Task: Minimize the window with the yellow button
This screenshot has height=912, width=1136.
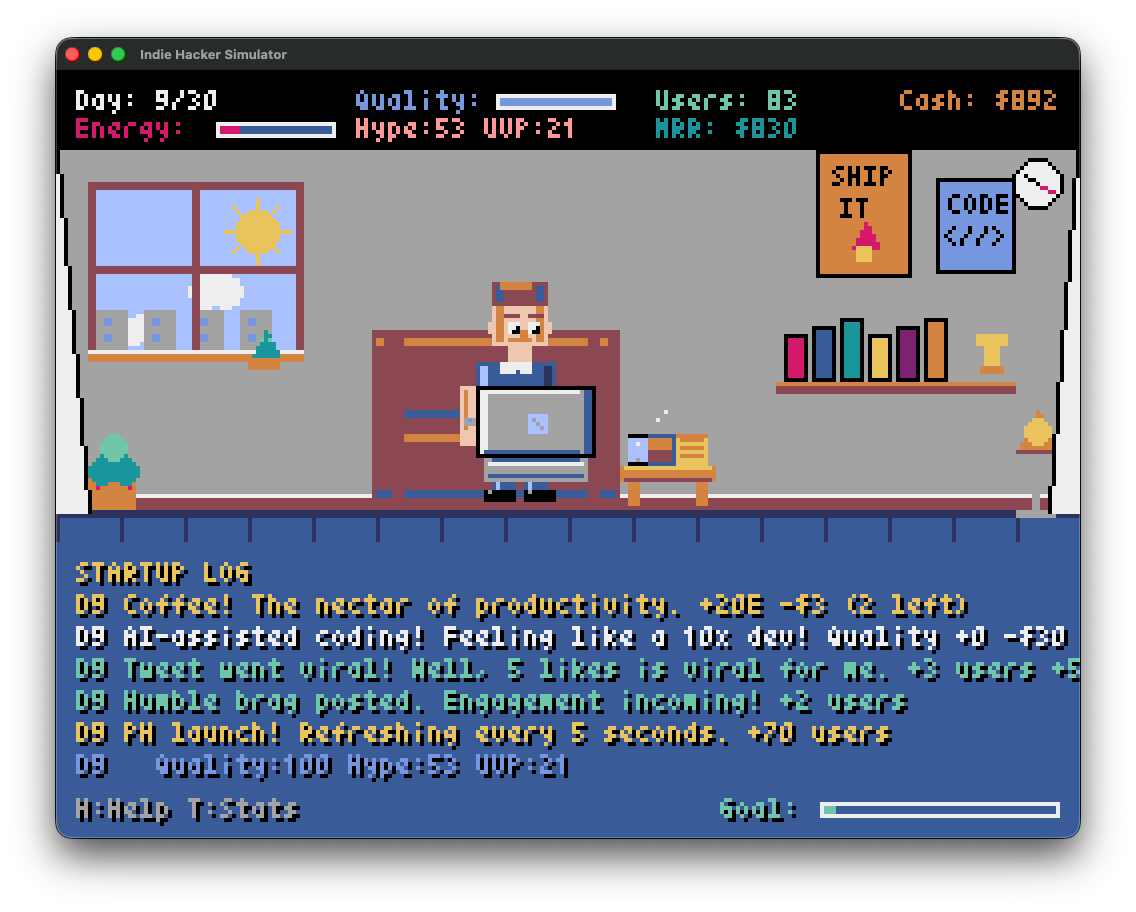Action: (95, 54)
